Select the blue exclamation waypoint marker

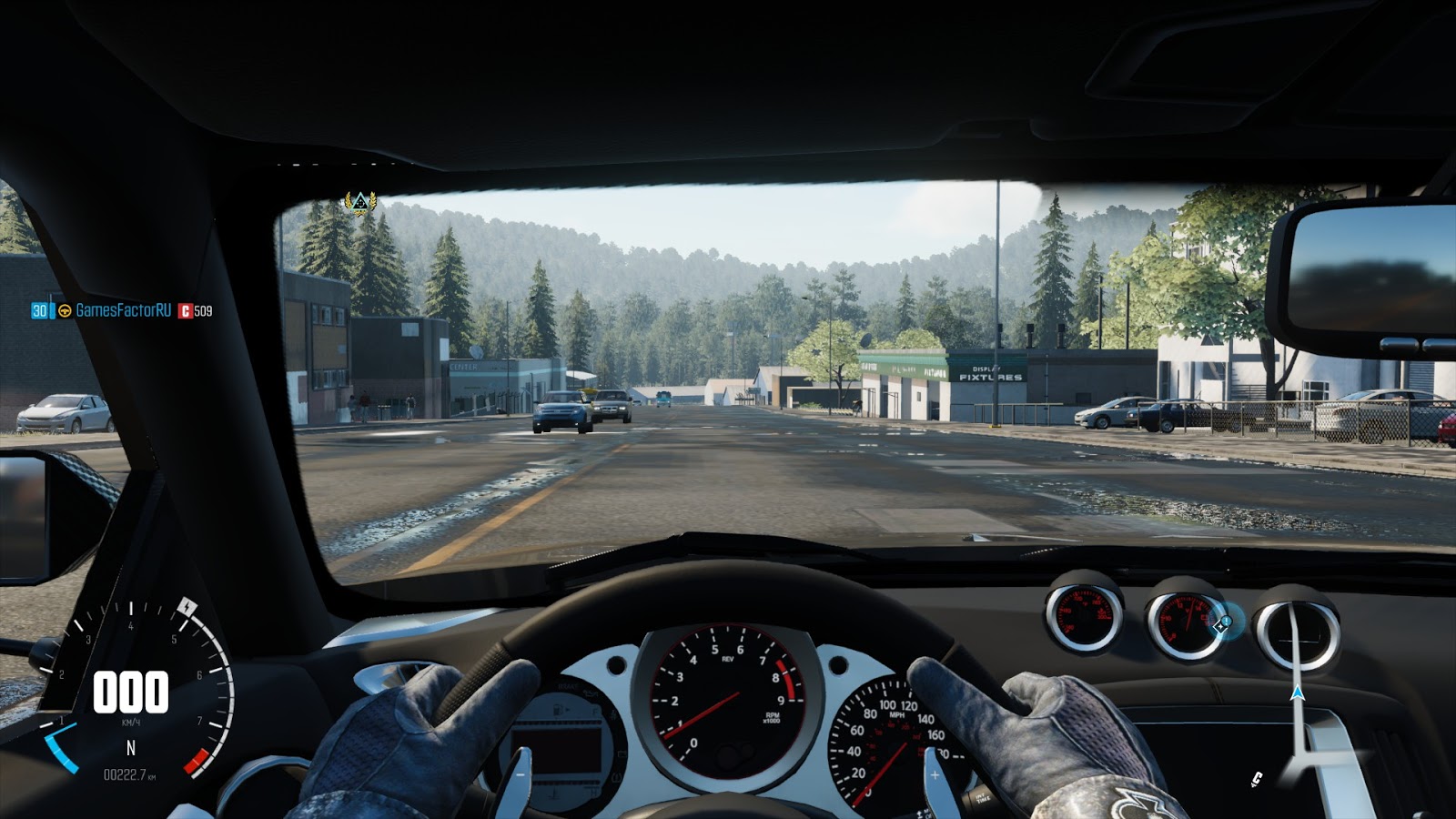pyautogui.click(x=1225, y=623)
